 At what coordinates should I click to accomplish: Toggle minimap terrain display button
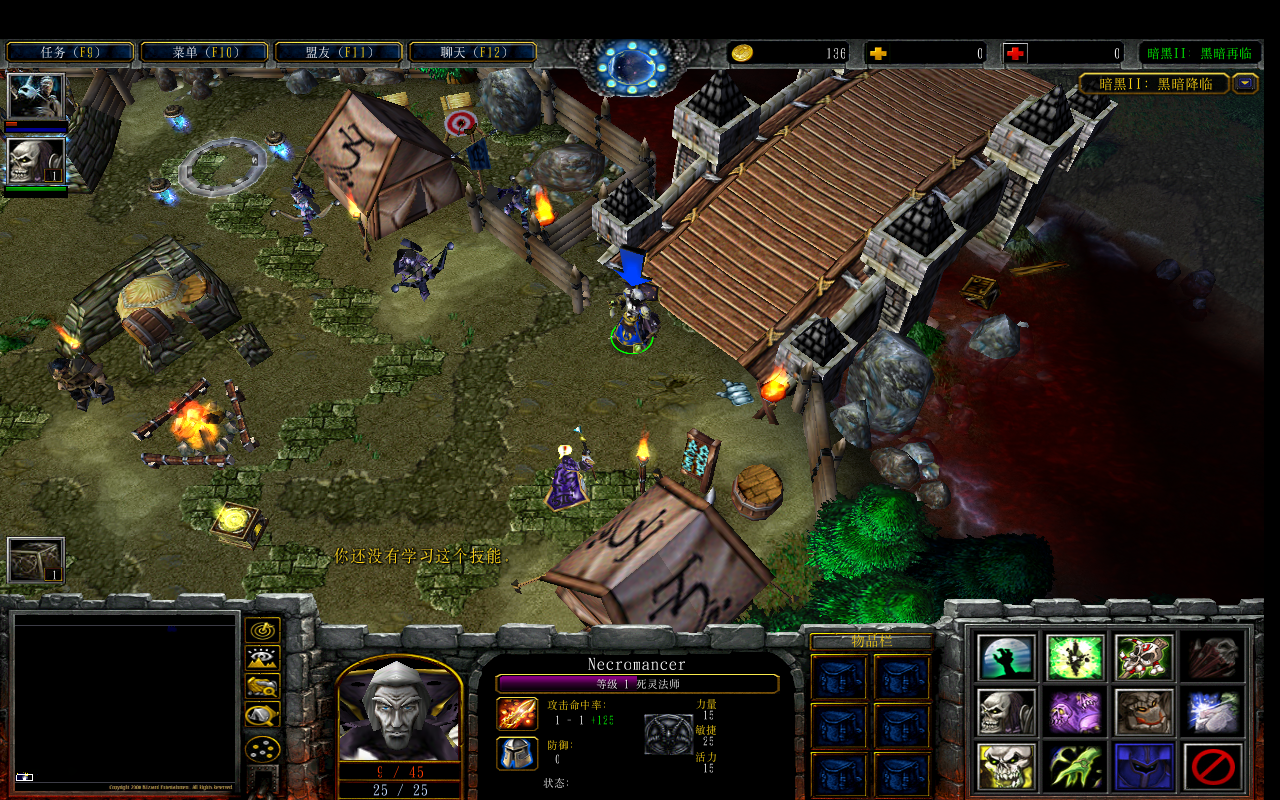[262, 658]
